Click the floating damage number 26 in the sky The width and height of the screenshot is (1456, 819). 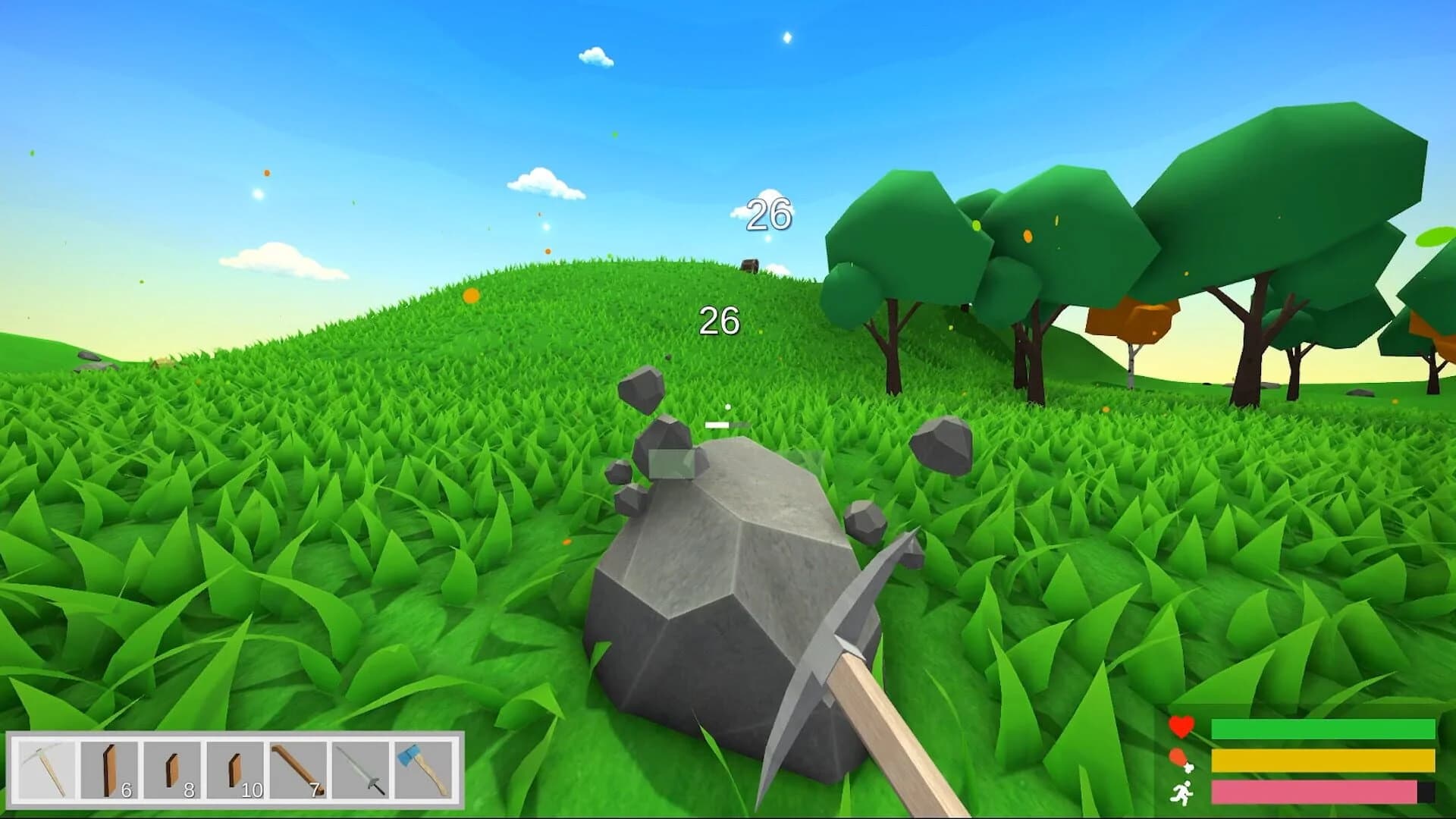coord(768,215)
